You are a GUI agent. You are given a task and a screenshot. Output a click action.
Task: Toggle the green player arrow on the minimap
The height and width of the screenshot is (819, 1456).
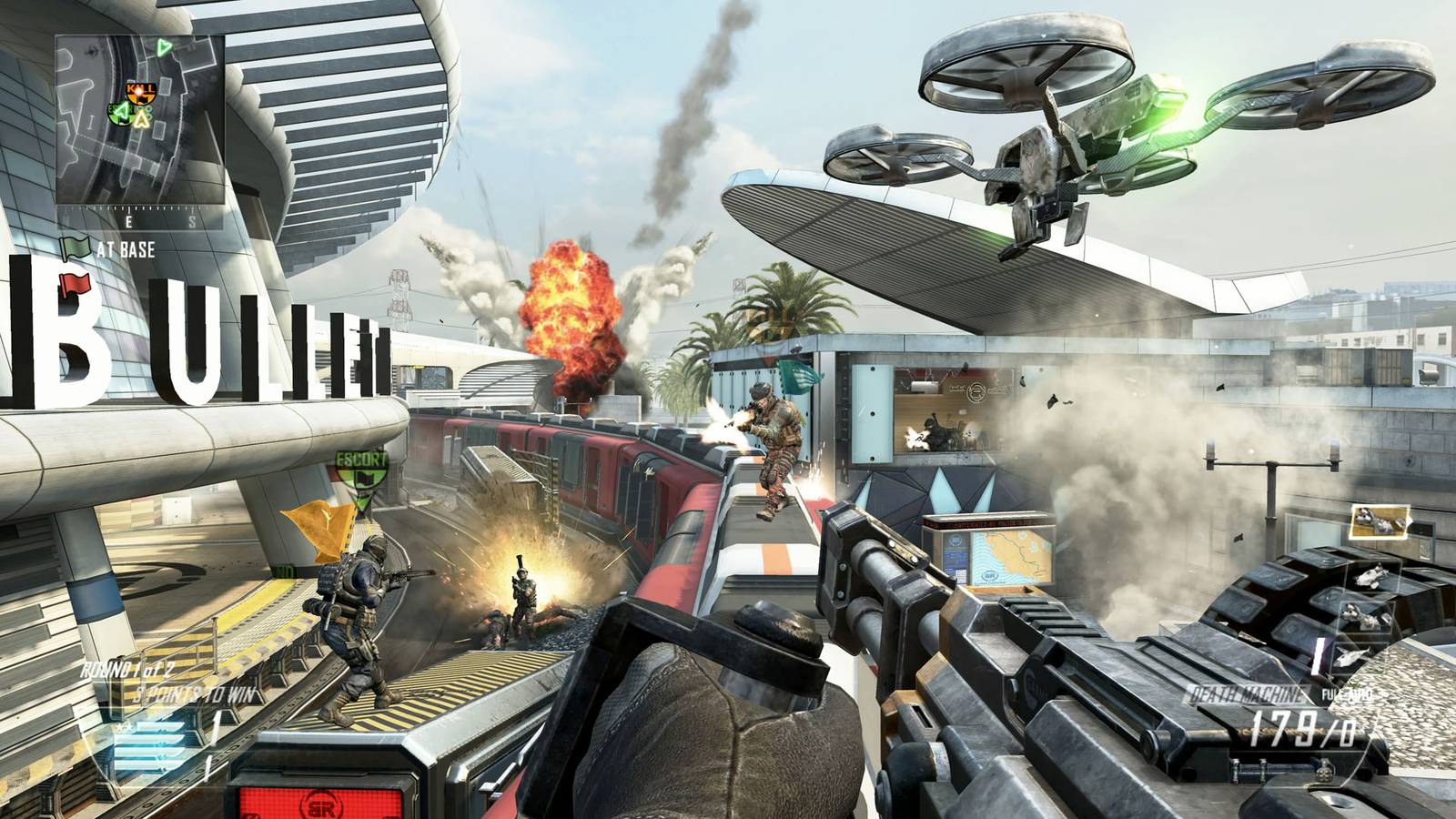[x=162, y=47]
